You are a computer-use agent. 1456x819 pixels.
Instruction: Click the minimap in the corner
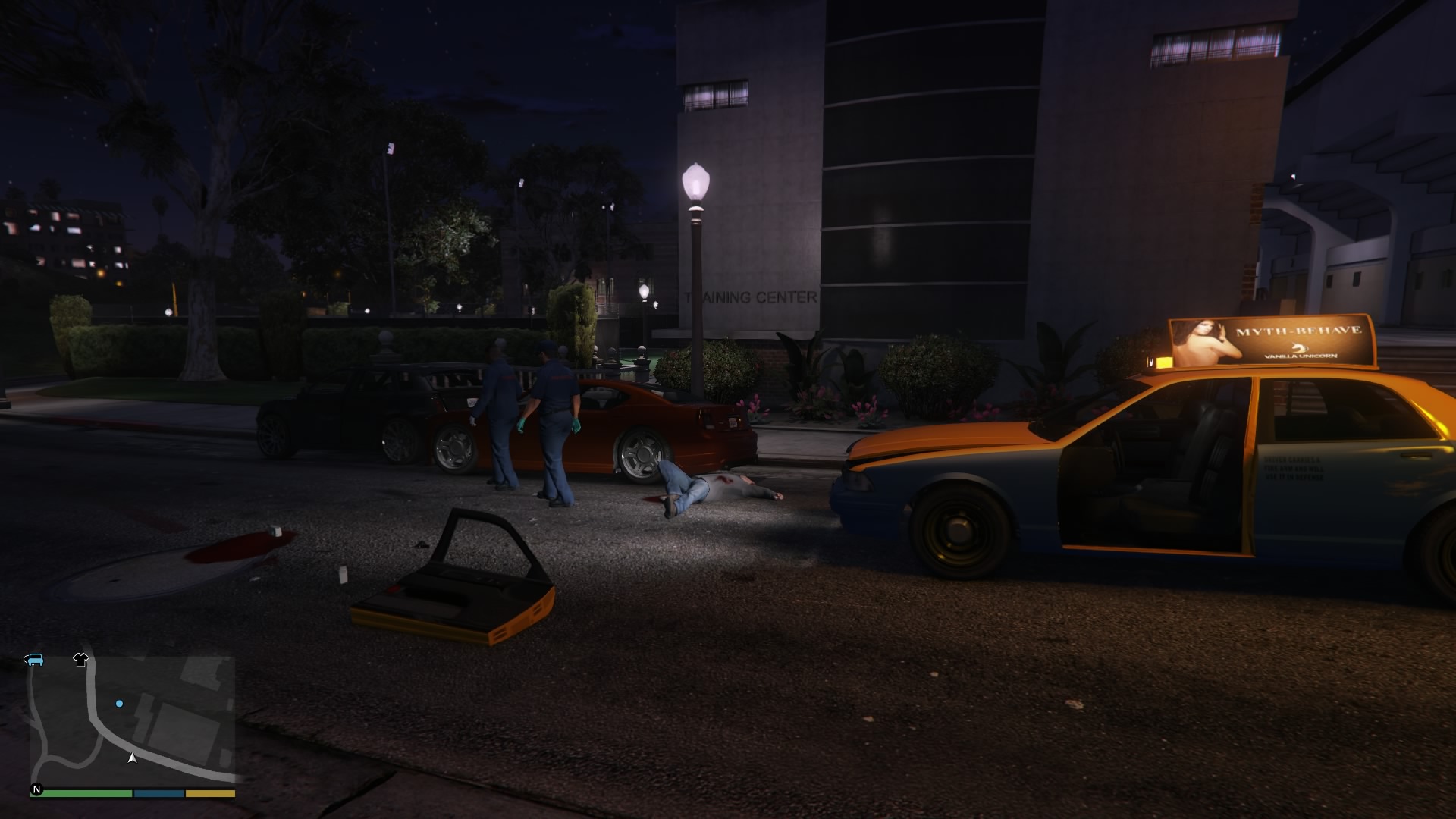133,720
